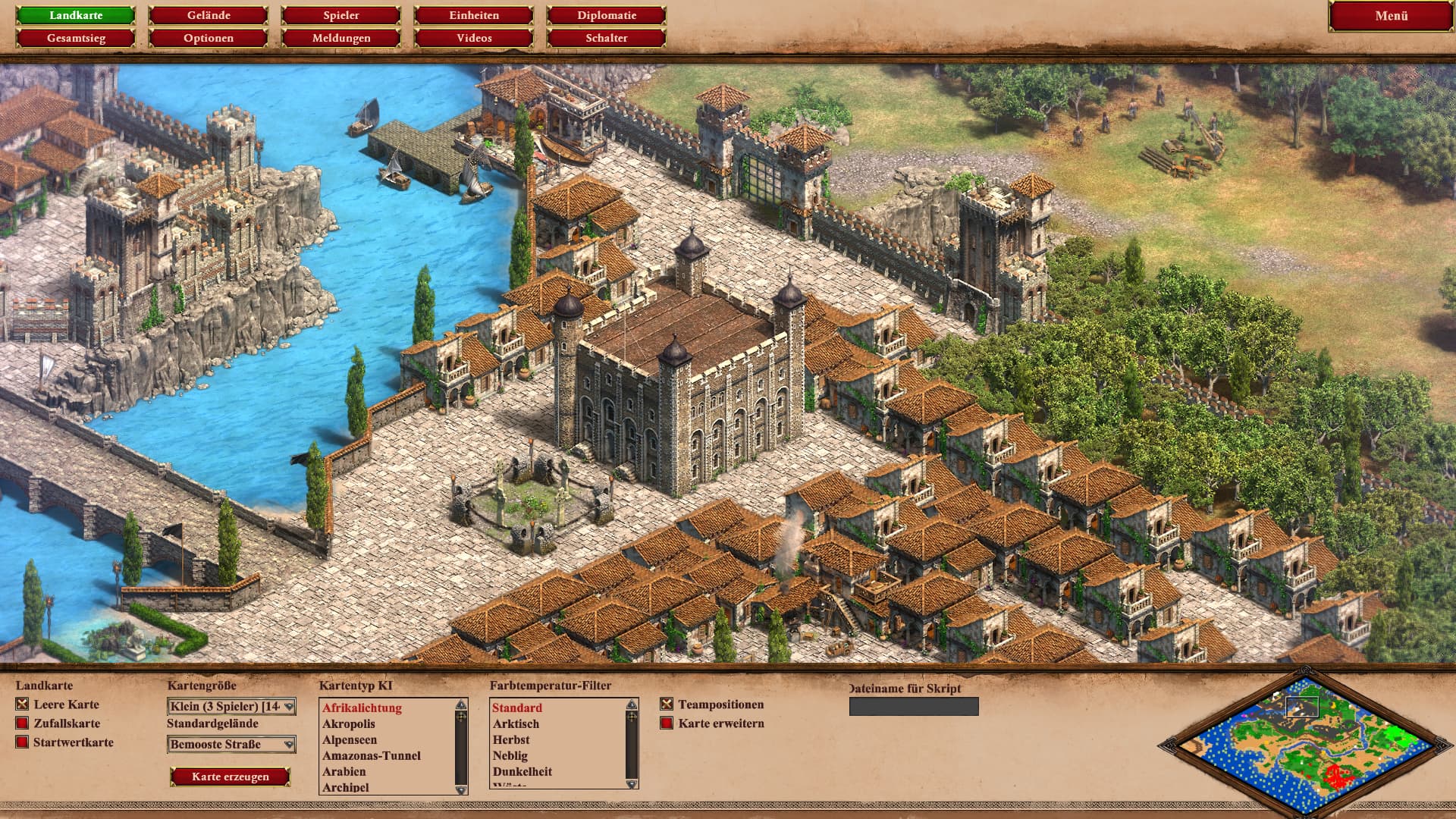The width and height of the screenshot is (1456, 819).
Task: Generate the map with Karte erzeugen
Action: point(231,777)
